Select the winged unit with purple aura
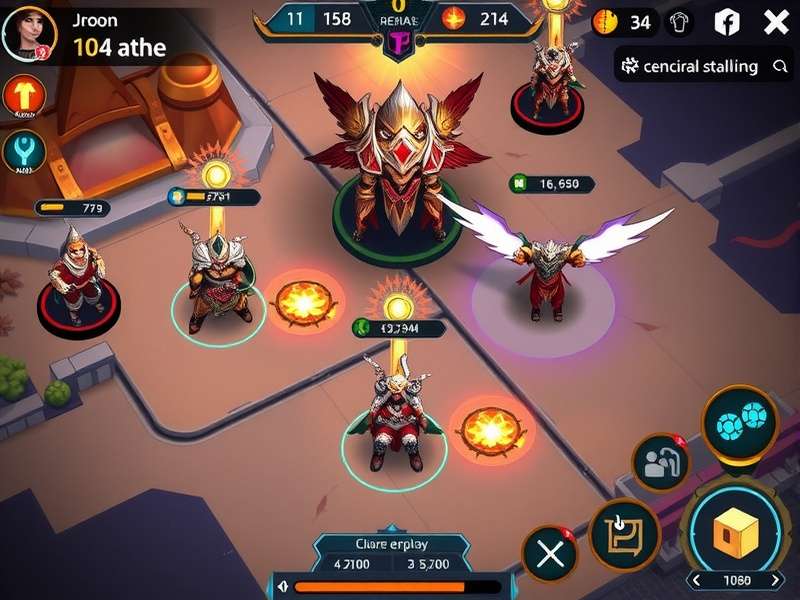800x600 pixels. pos(545,275)
